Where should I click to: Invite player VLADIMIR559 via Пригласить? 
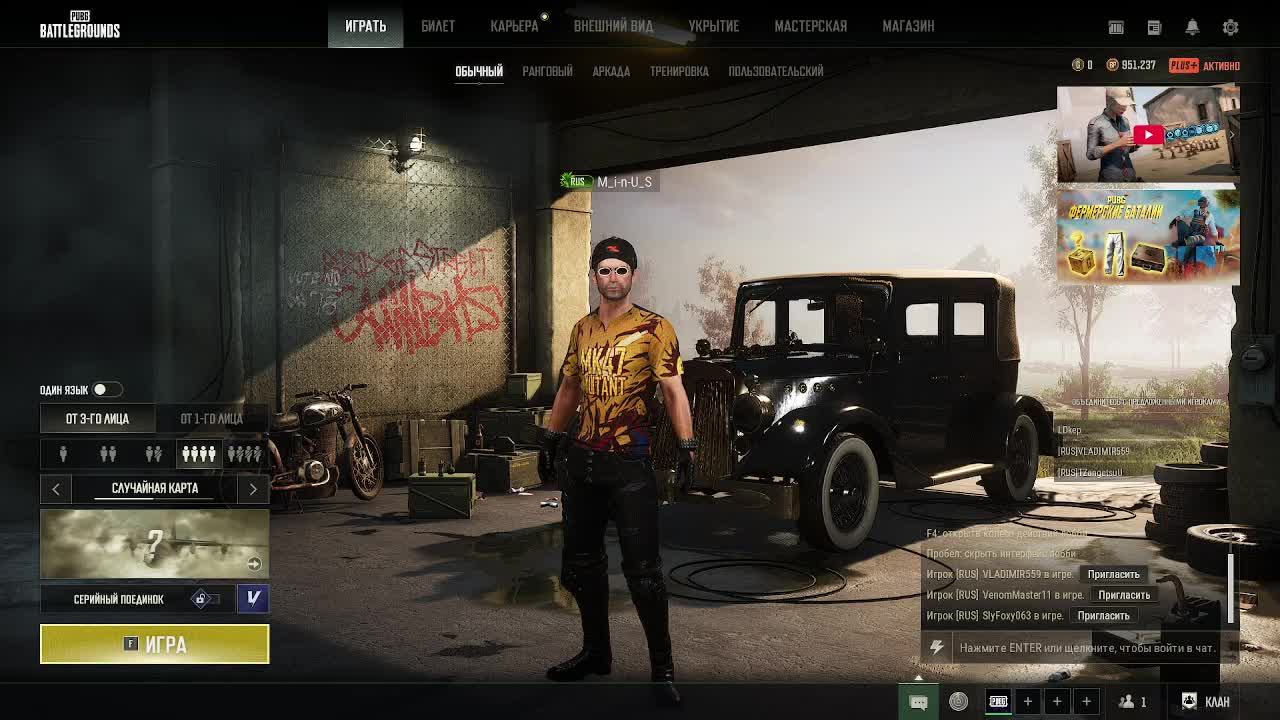pos(1113,574)
